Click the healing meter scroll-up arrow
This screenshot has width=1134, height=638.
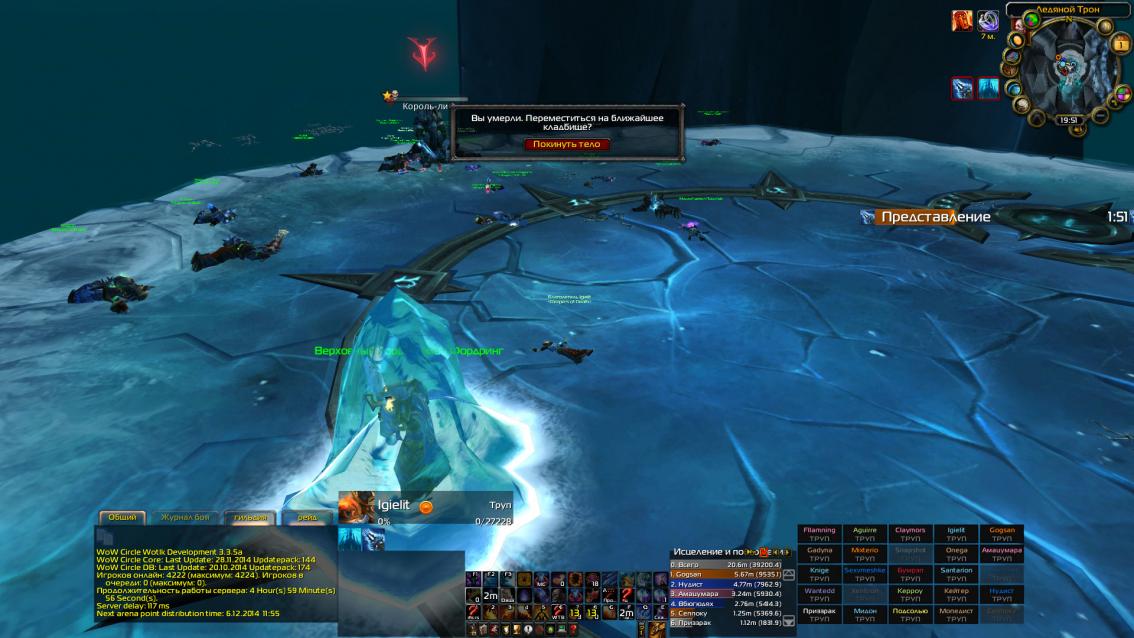789,575
